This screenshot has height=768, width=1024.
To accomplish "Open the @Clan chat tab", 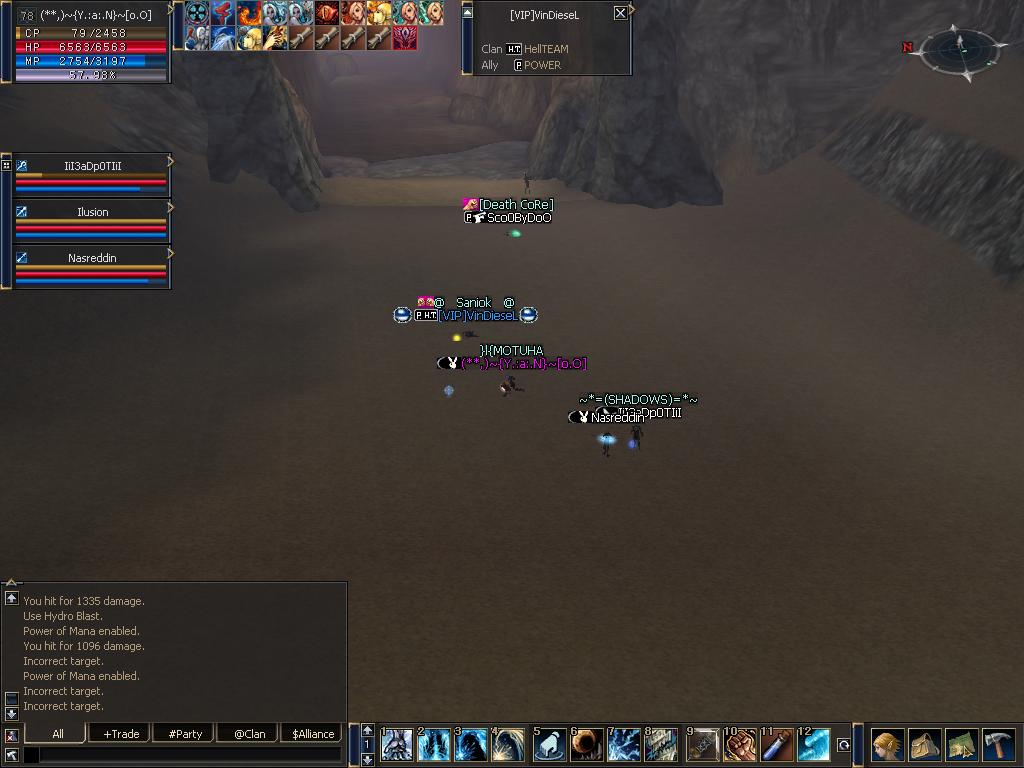I will point(249,734).
